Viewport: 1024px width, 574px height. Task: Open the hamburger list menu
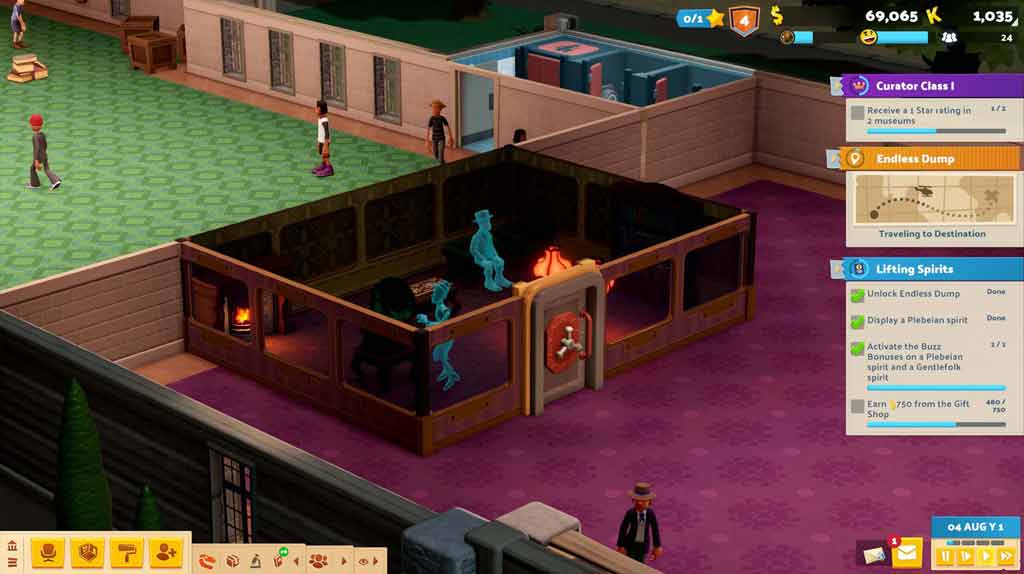click(12, 562)
